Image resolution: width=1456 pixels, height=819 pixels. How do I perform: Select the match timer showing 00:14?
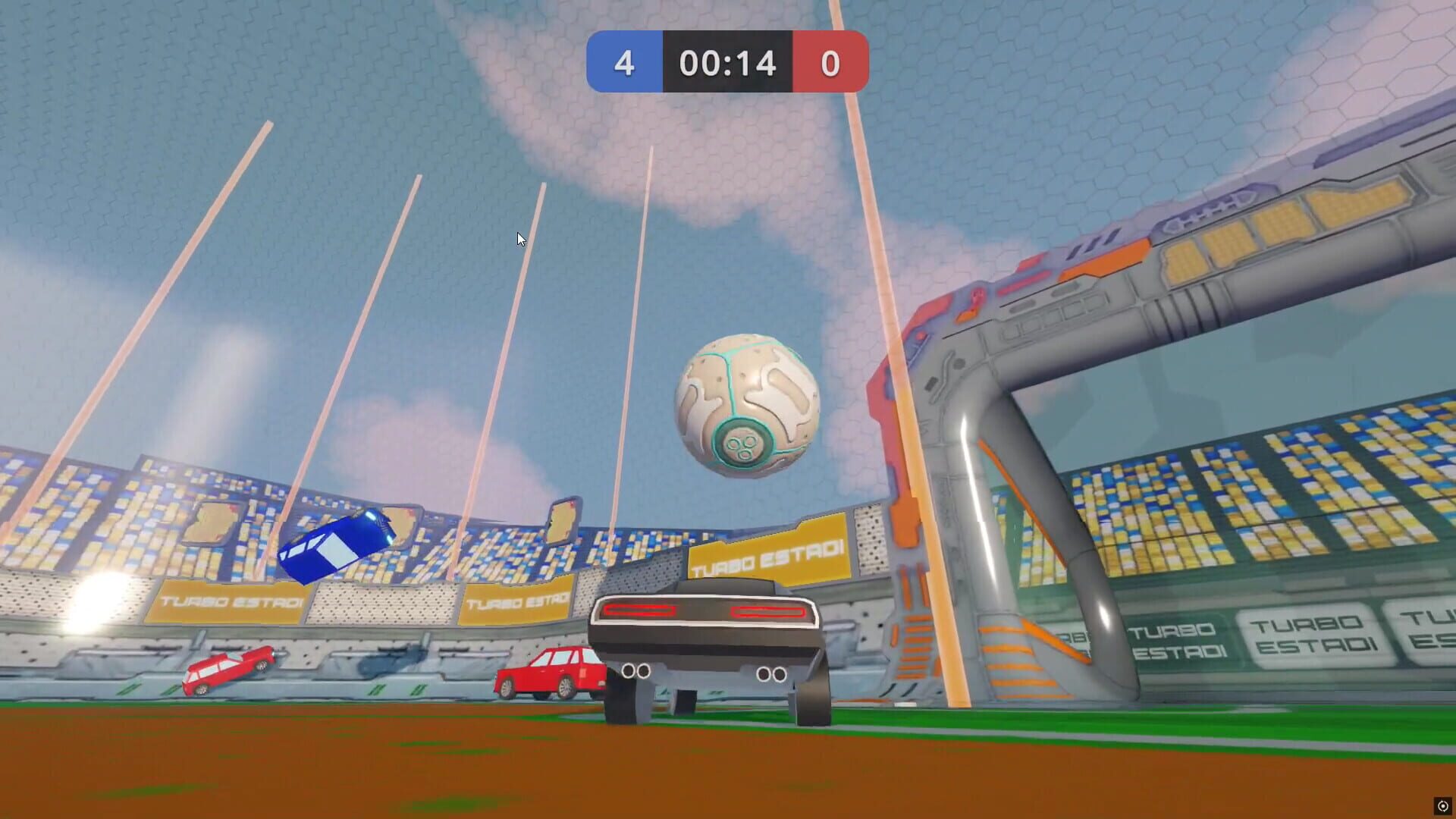(727, 64)
